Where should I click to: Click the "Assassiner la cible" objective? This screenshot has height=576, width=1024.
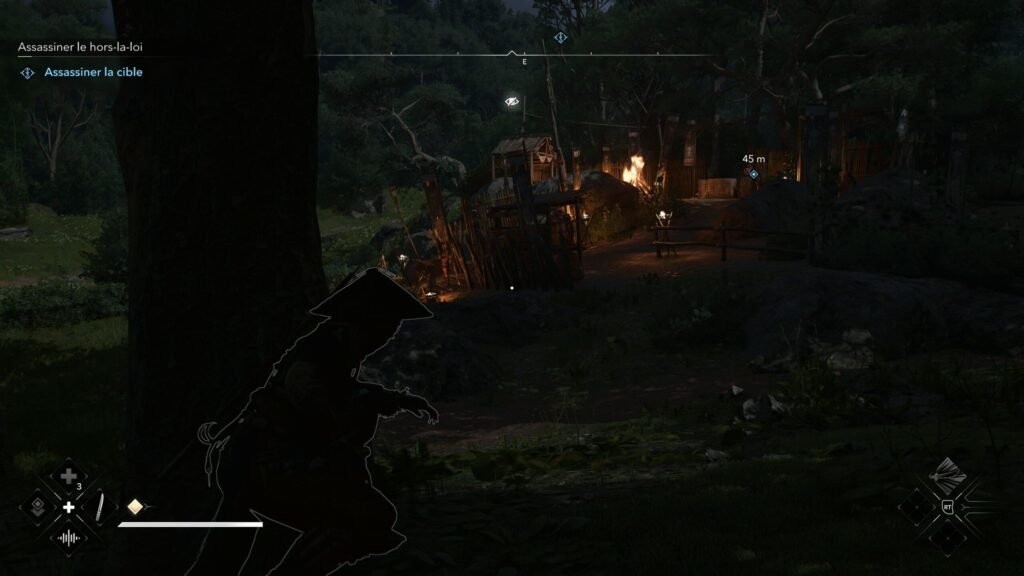click(93, 72)
